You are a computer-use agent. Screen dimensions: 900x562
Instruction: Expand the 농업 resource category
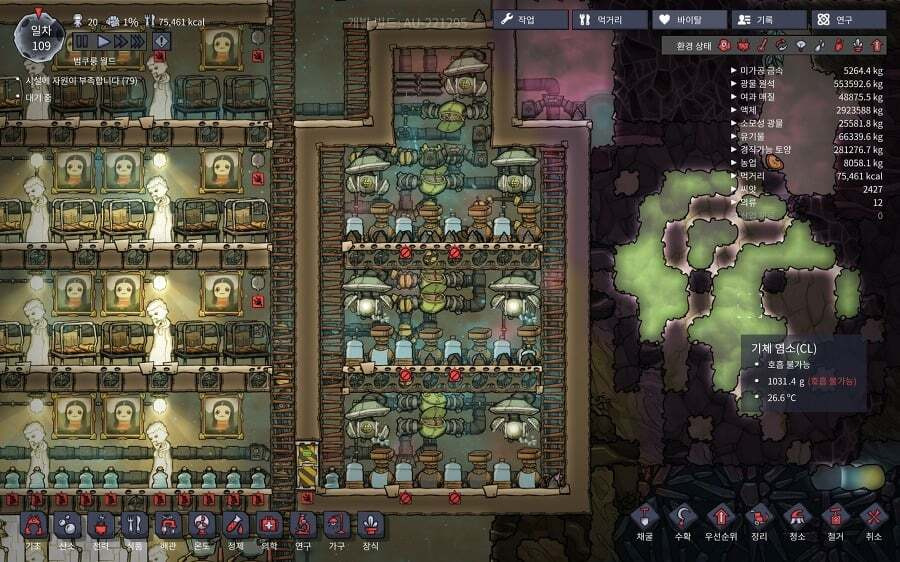(x=735, y=162)
